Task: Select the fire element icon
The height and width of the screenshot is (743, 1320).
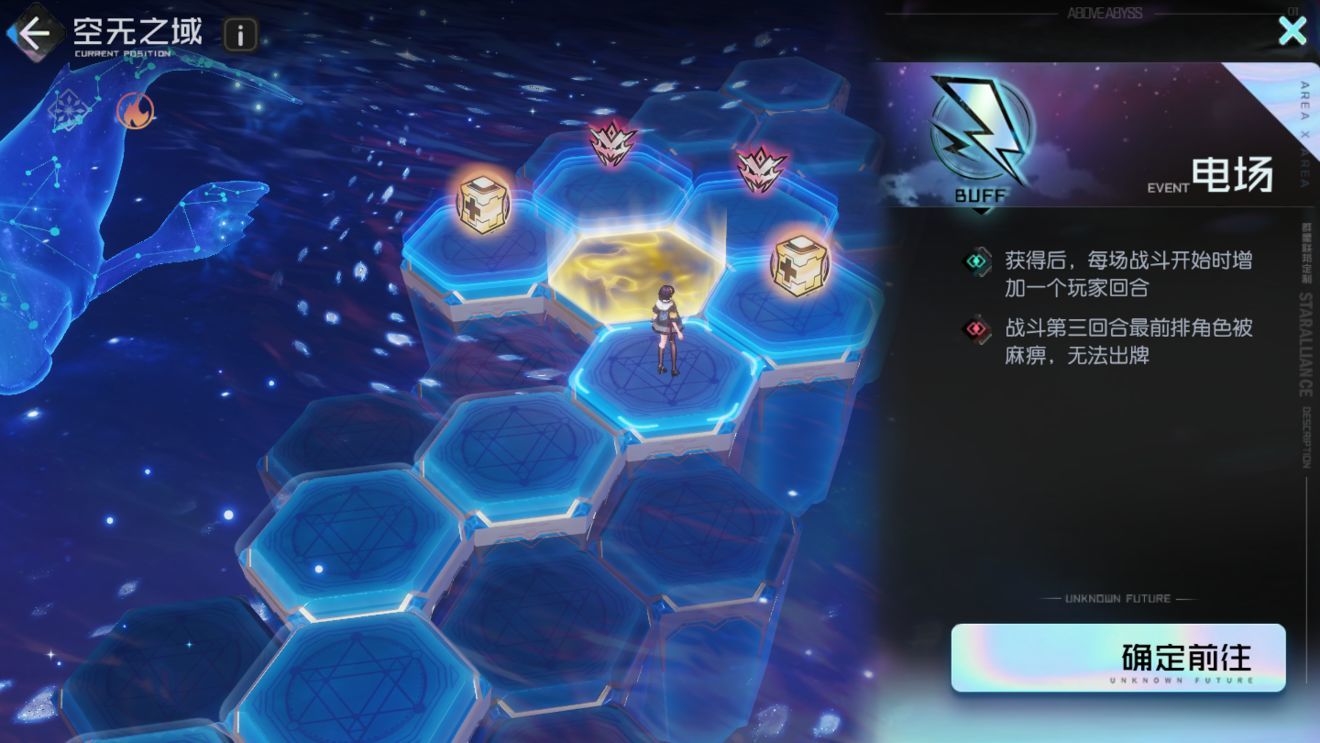Action: [x=135, y=110]
